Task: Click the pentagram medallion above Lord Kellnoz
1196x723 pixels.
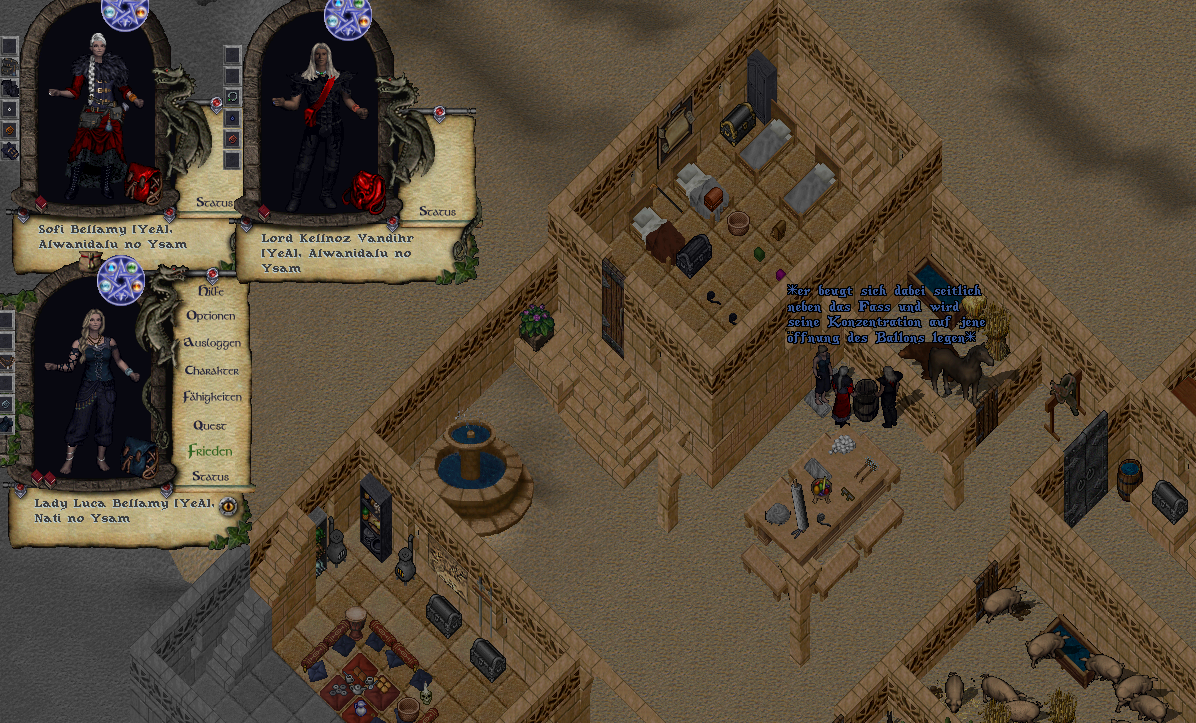Action: [348, 14]
